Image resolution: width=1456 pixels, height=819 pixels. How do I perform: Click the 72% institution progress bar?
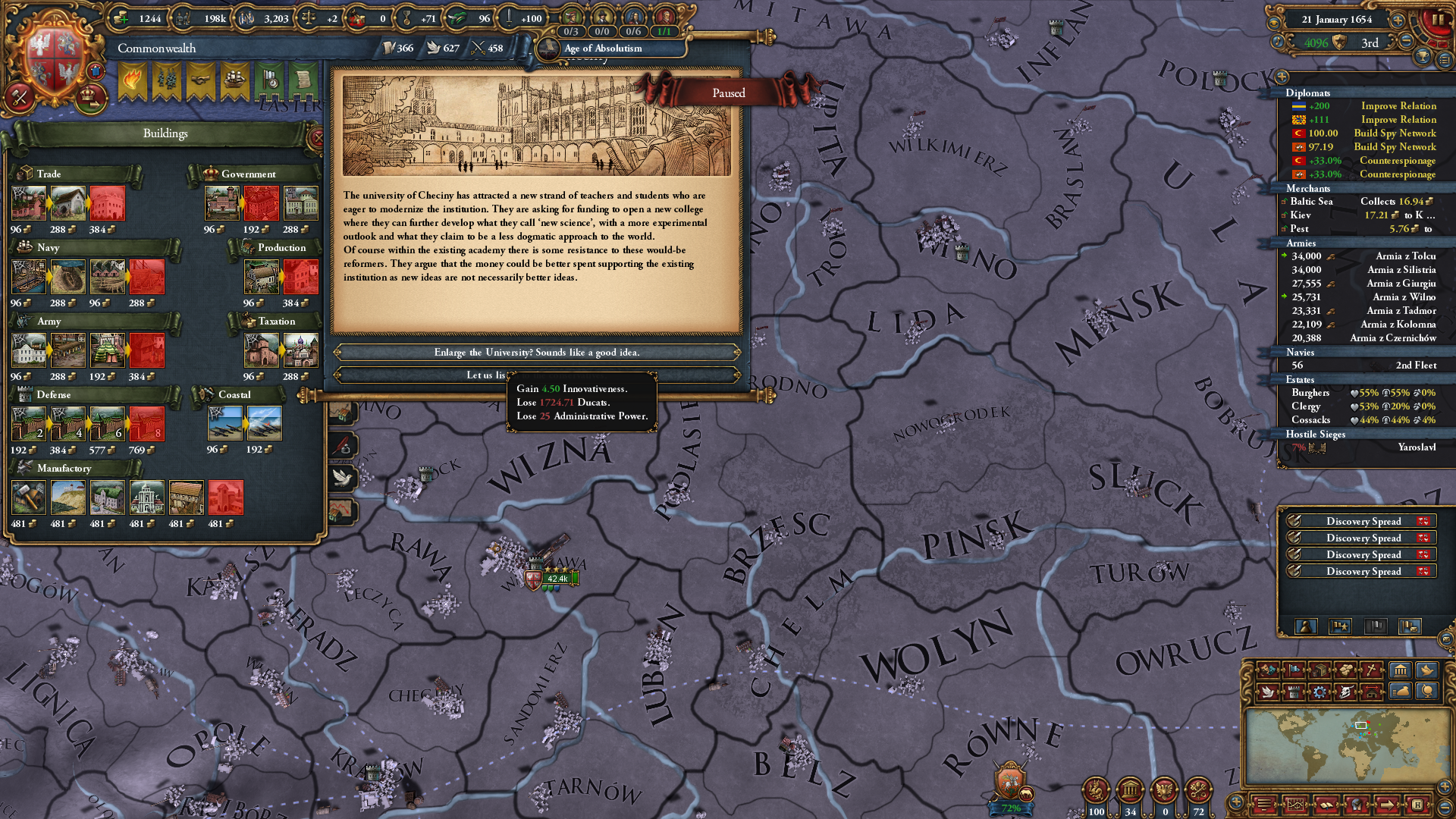pos(1011,806)
